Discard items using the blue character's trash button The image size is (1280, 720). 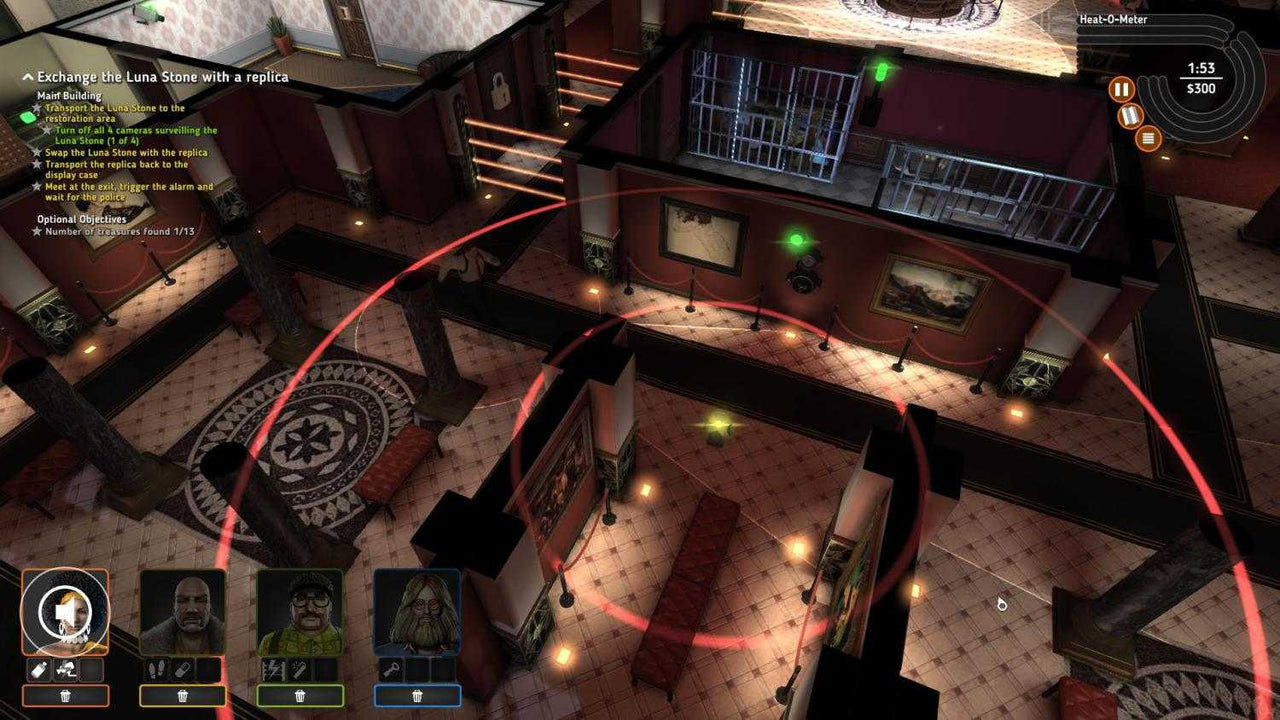[x=417, y=695]
